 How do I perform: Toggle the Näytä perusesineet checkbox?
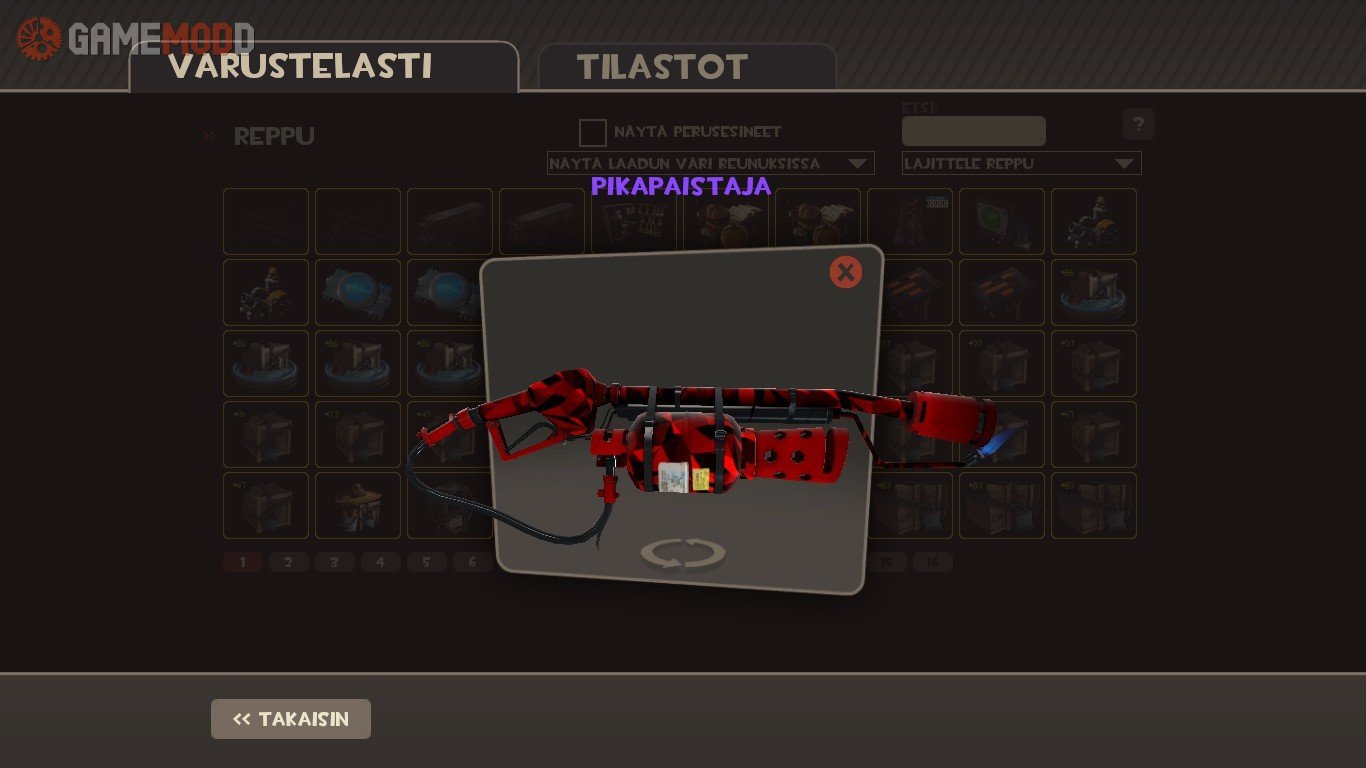pos(593,132)
